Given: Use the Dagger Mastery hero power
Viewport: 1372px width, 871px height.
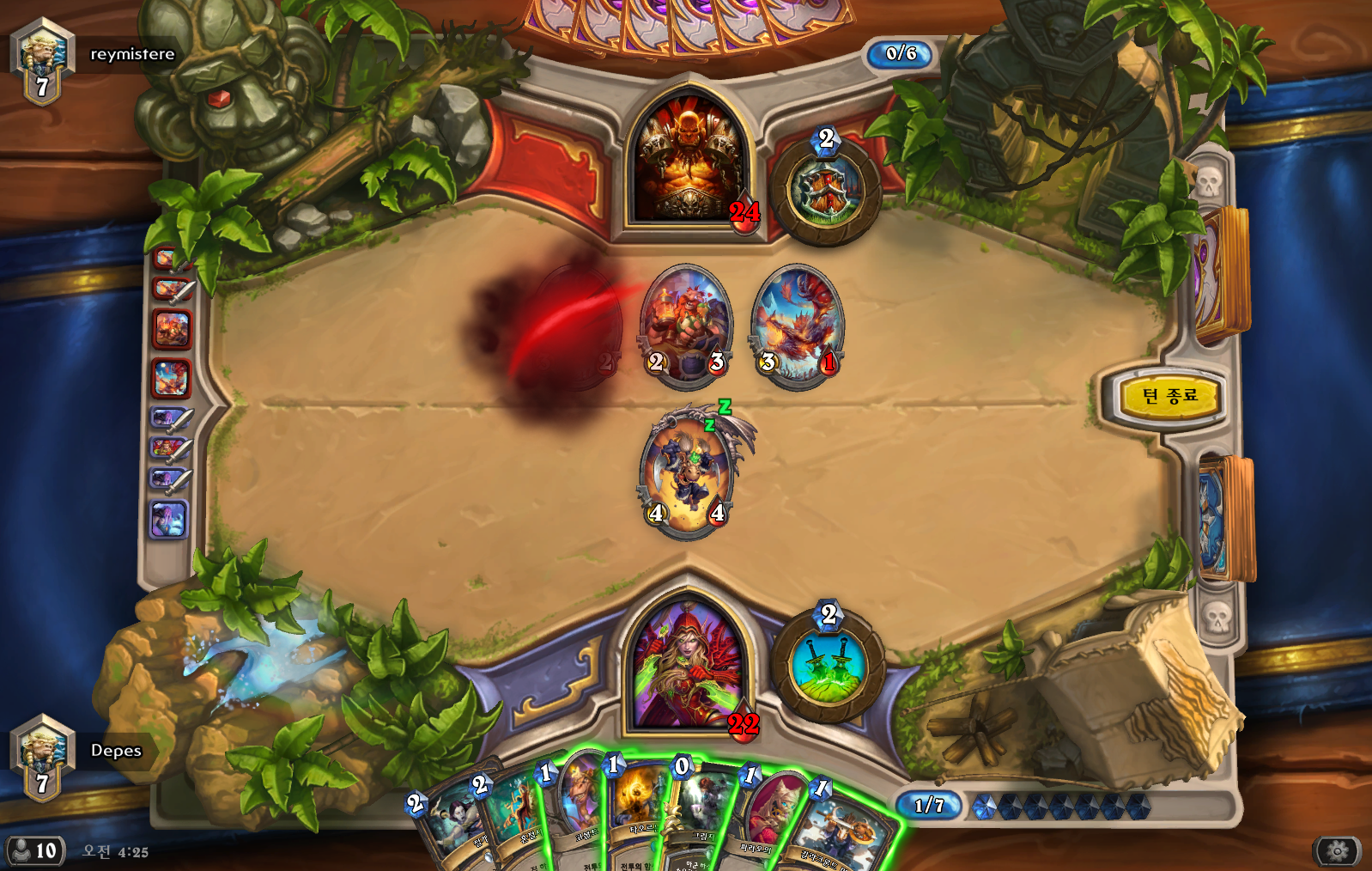Looking at the screenshot, I should click(x=828, y=666).
